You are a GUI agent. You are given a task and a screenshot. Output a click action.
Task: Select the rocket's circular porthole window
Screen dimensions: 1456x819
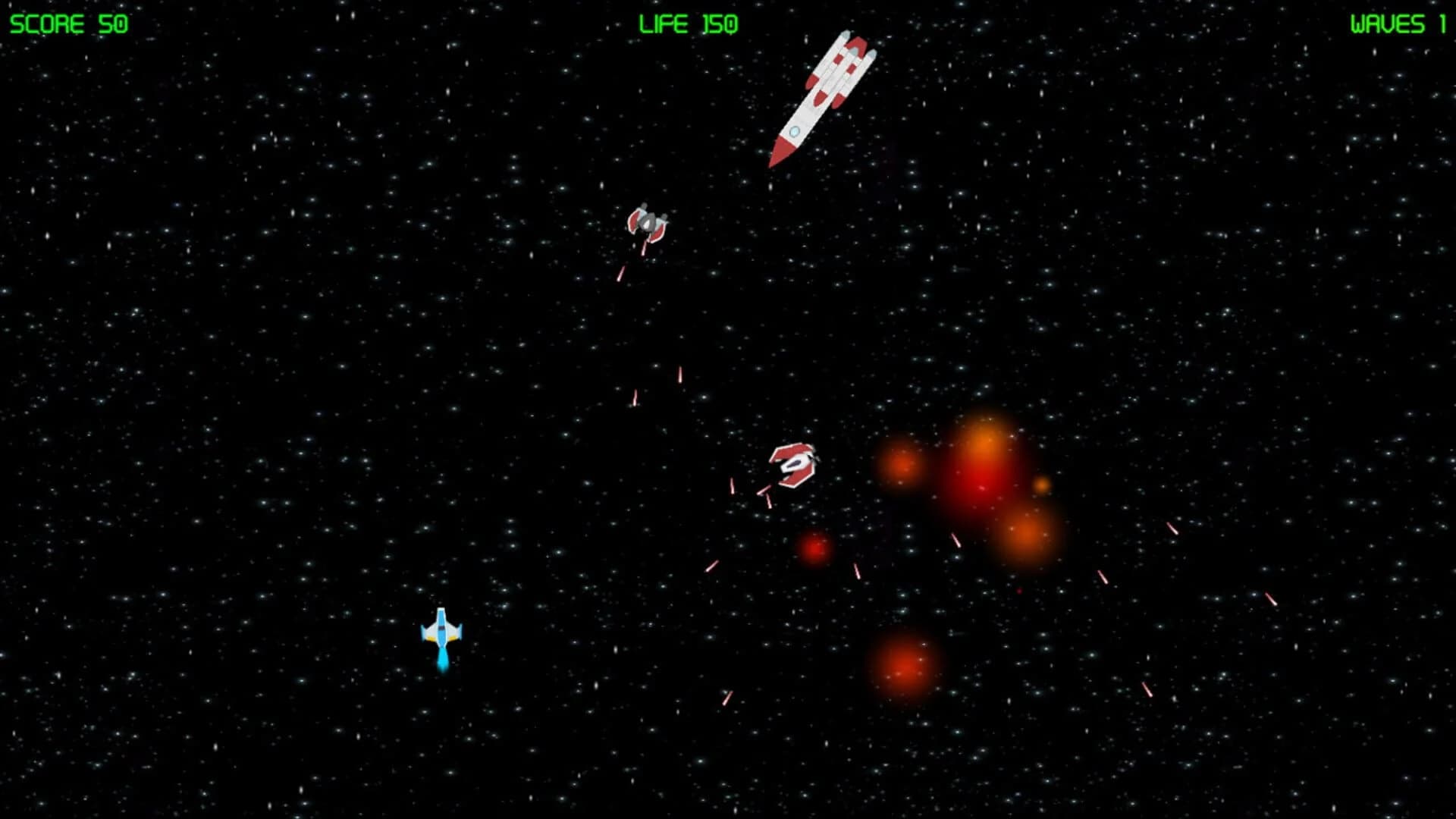pos(794,131)
